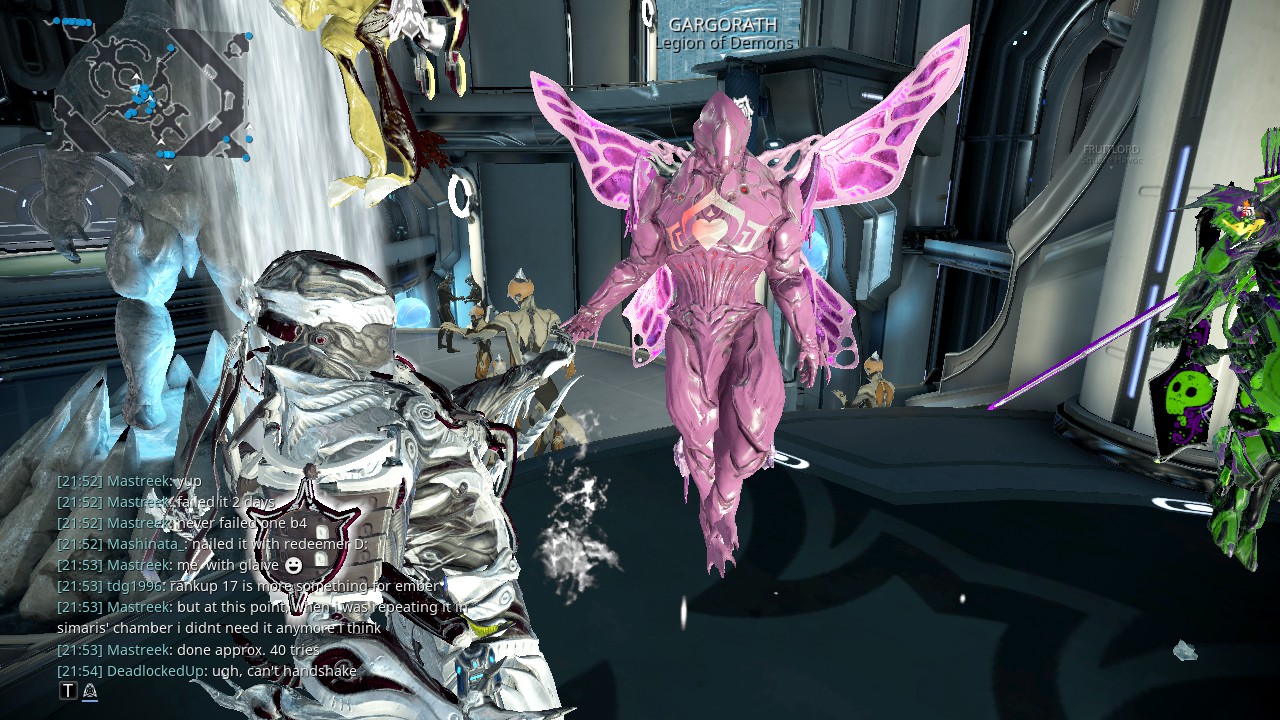
Task: Switch to the underlined active chat tab
Action: coord(89,690)
